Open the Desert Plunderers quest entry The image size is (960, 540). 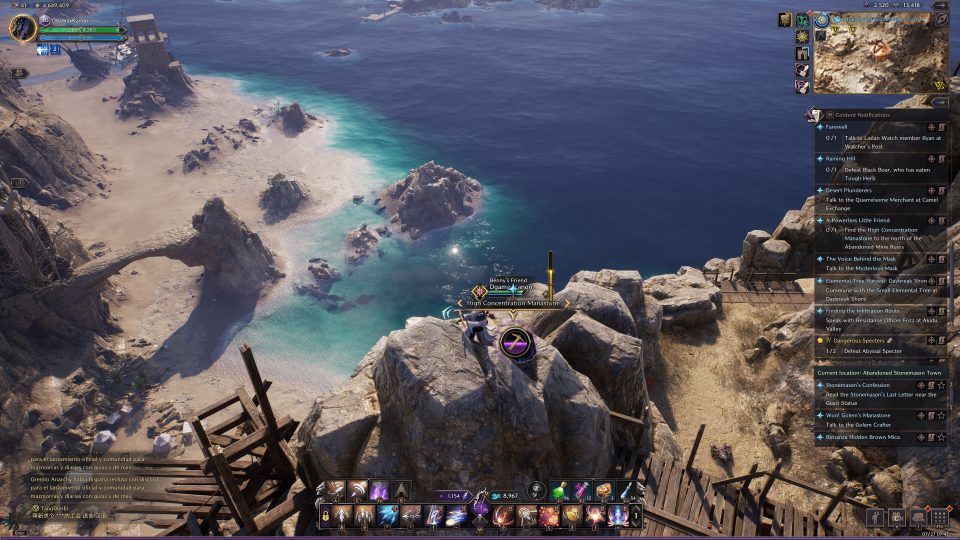coord(850,189)
